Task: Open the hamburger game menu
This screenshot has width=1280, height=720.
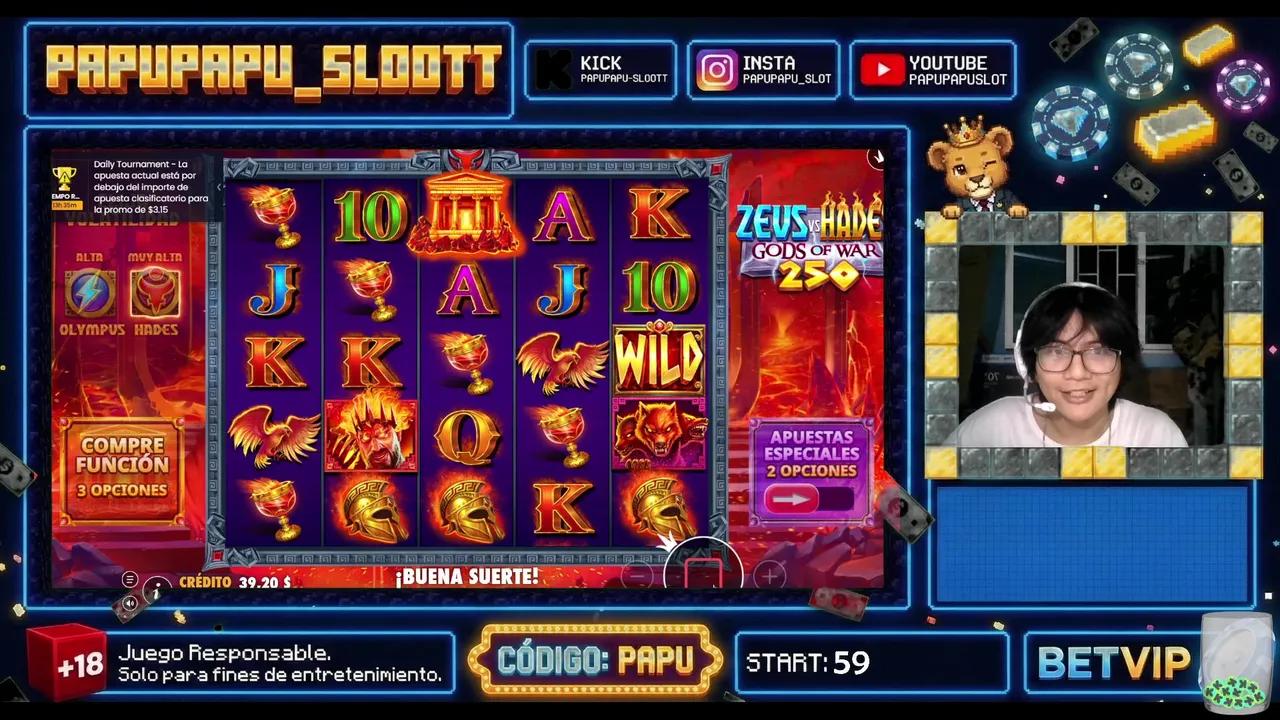Action: tap(129, 579)
